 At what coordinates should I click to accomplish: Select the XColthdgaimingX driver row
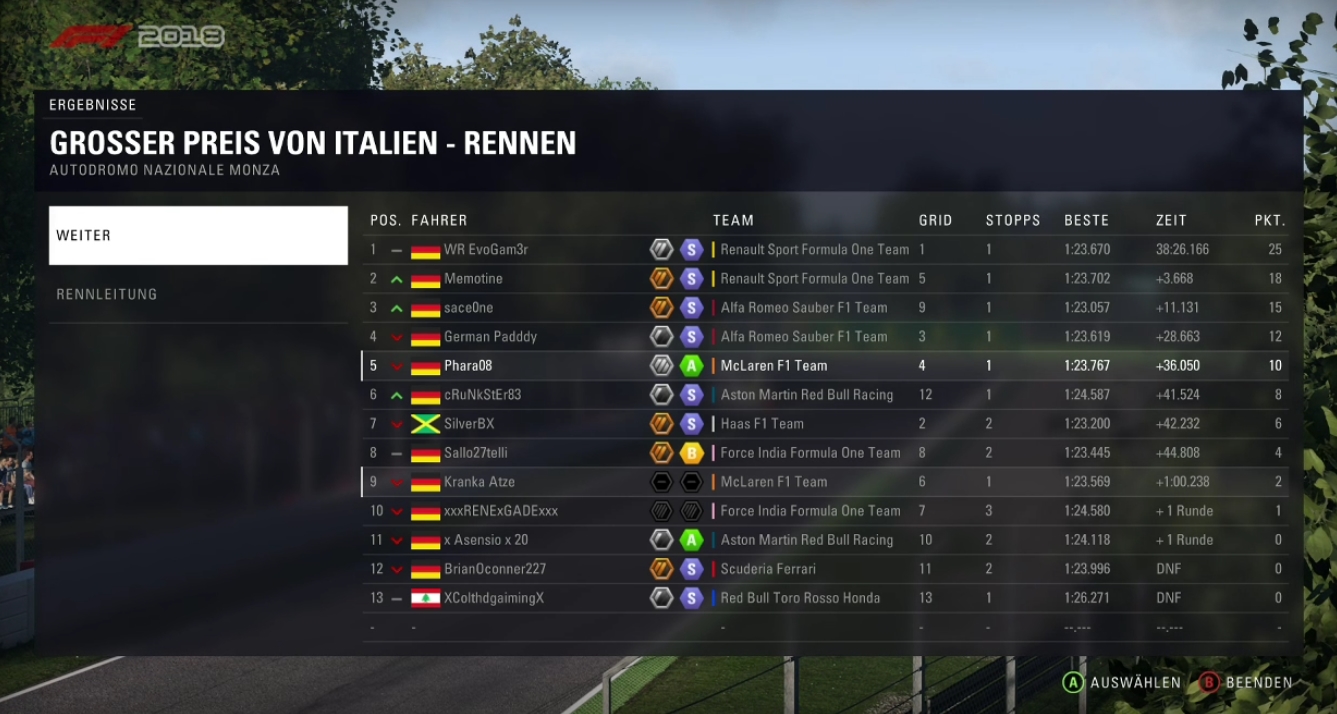pos(825,598)
